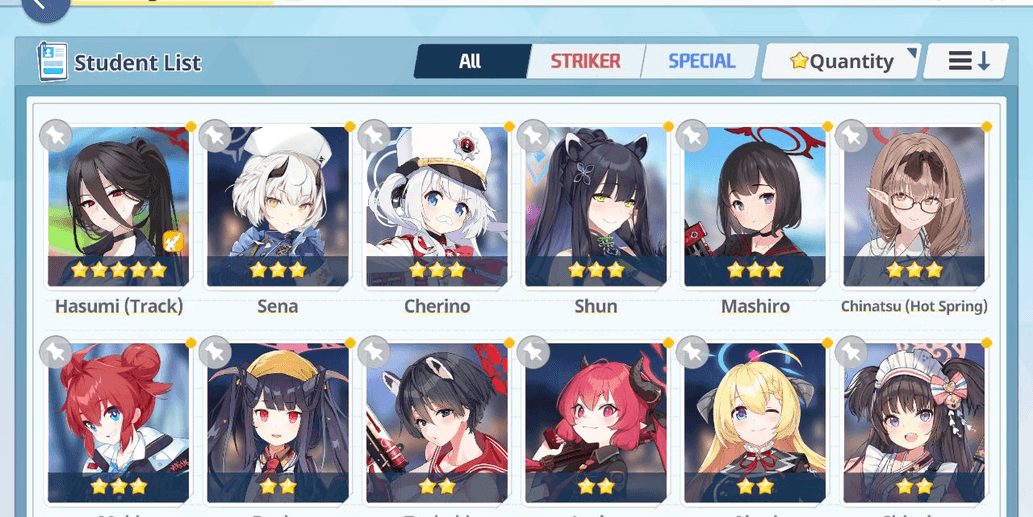Show only STRIKER students

[x=585, y=61]
